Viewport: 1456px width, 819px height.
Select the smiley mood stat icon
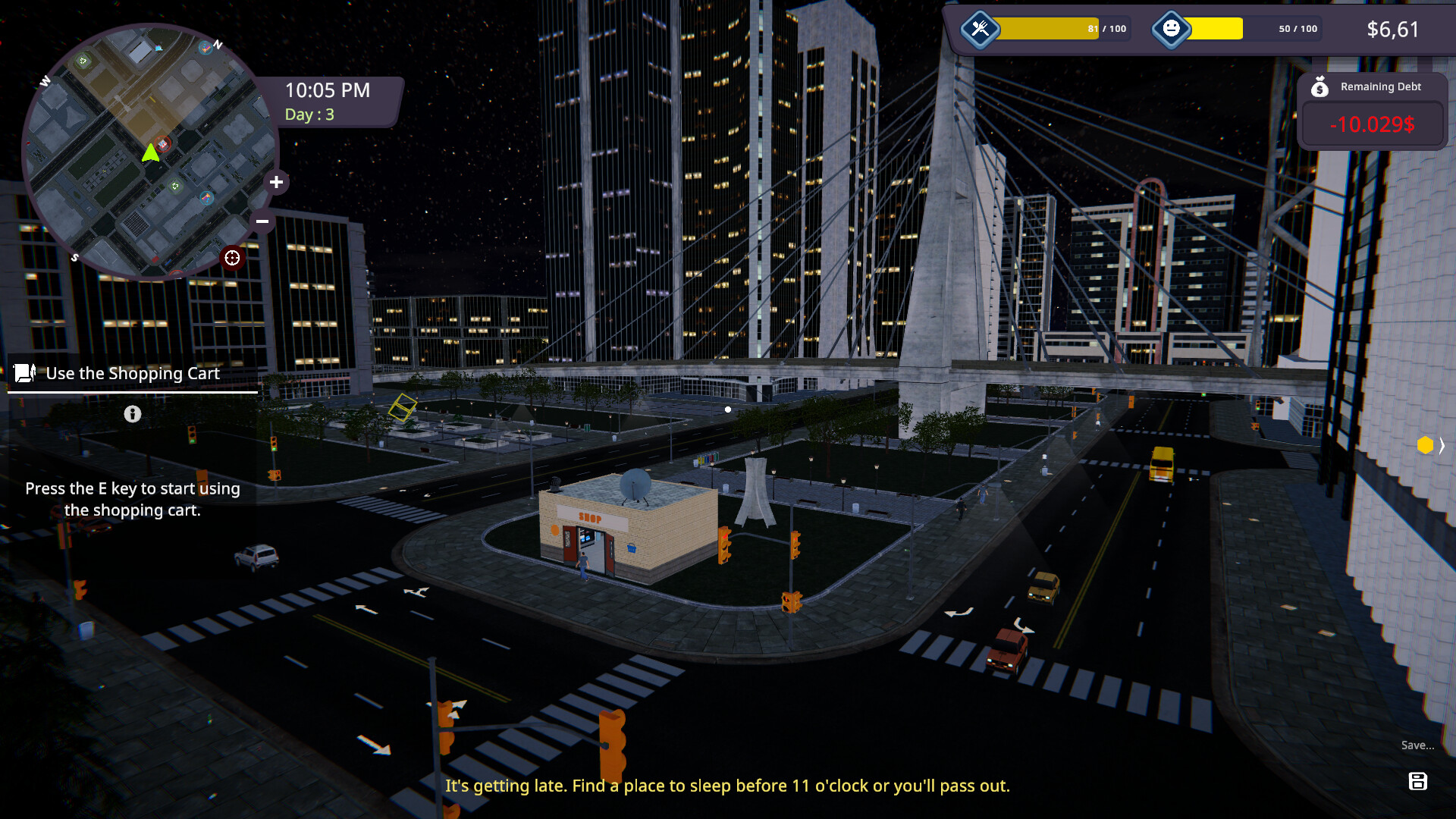click(1172, 29)
